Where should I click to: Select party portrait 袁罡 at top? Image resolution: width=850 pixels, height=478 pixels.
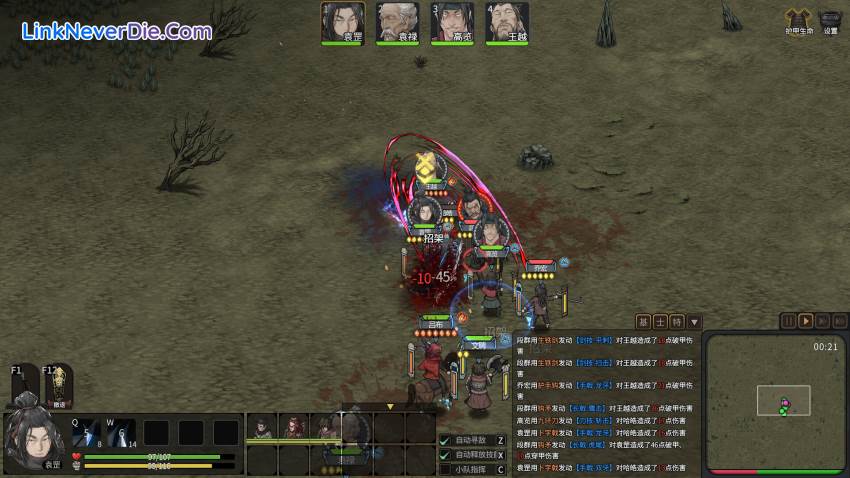pos(343,21)
